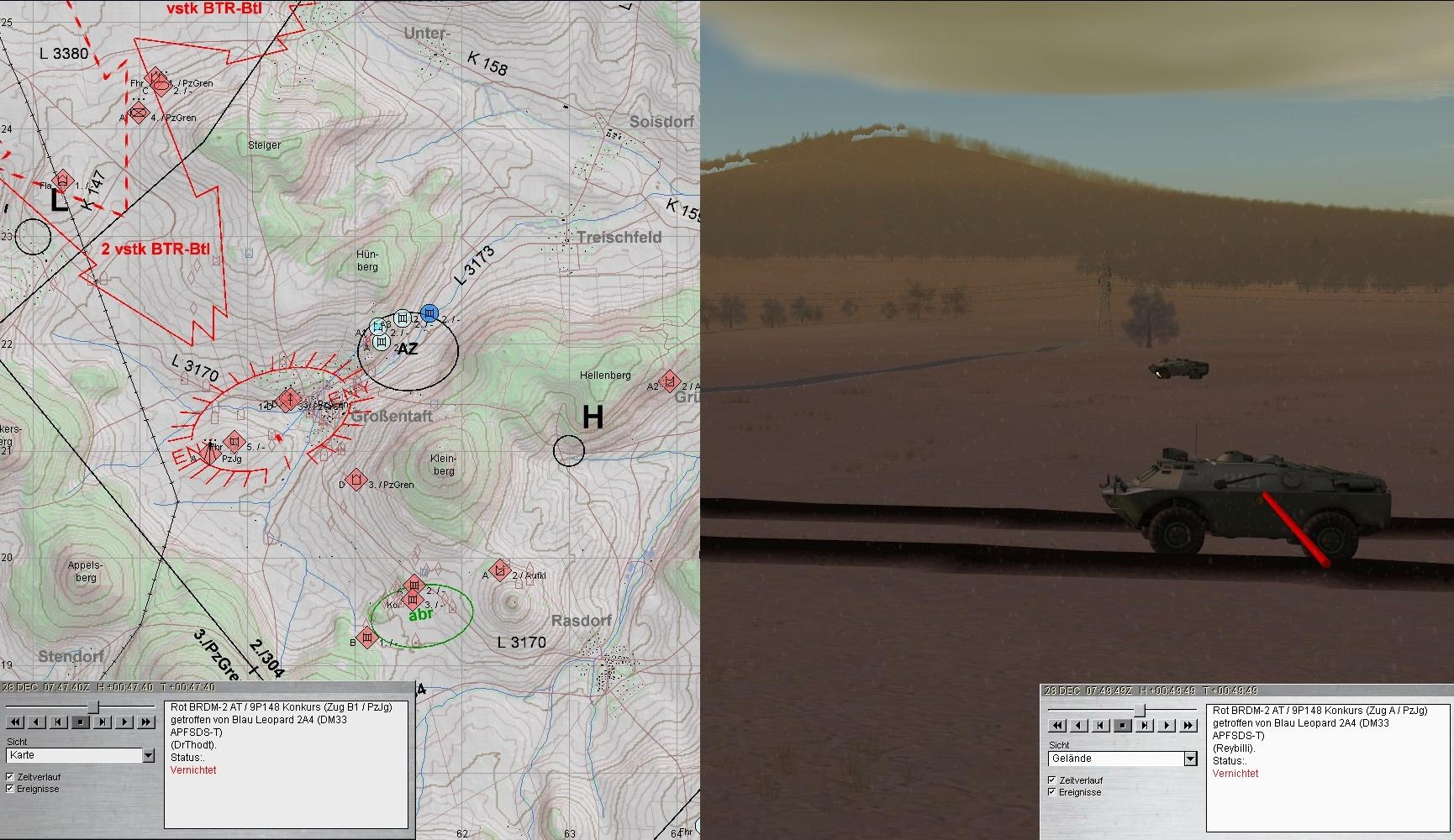Image resolution: width=1454 pixels, height=840 pixels.
Task: Fast-forward the Karte panel replay
Action: [x=146, y=722]
